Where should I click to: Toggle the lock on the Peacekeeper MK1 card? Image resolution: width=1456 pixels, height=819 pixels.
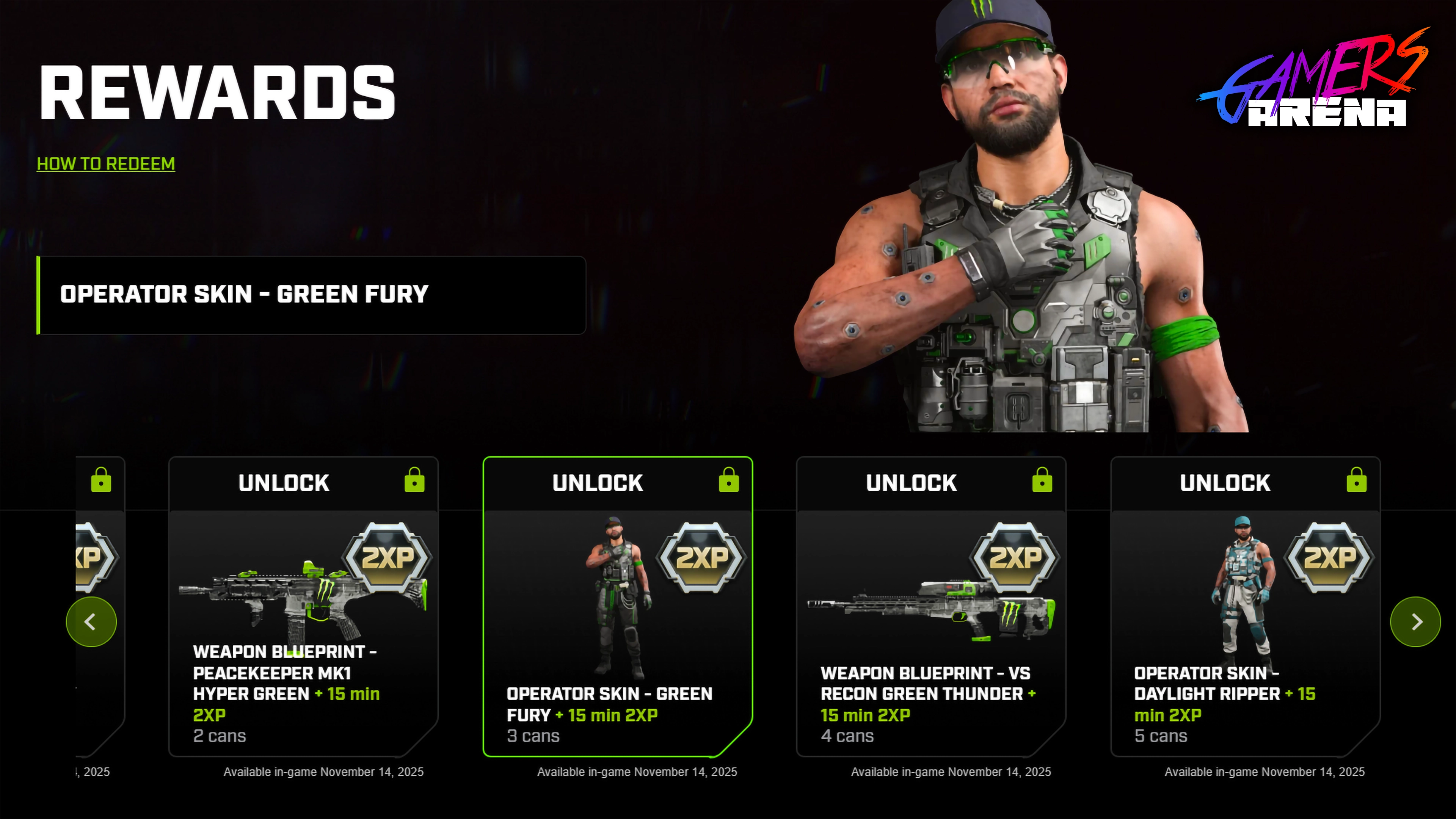(x=414, y=482)
